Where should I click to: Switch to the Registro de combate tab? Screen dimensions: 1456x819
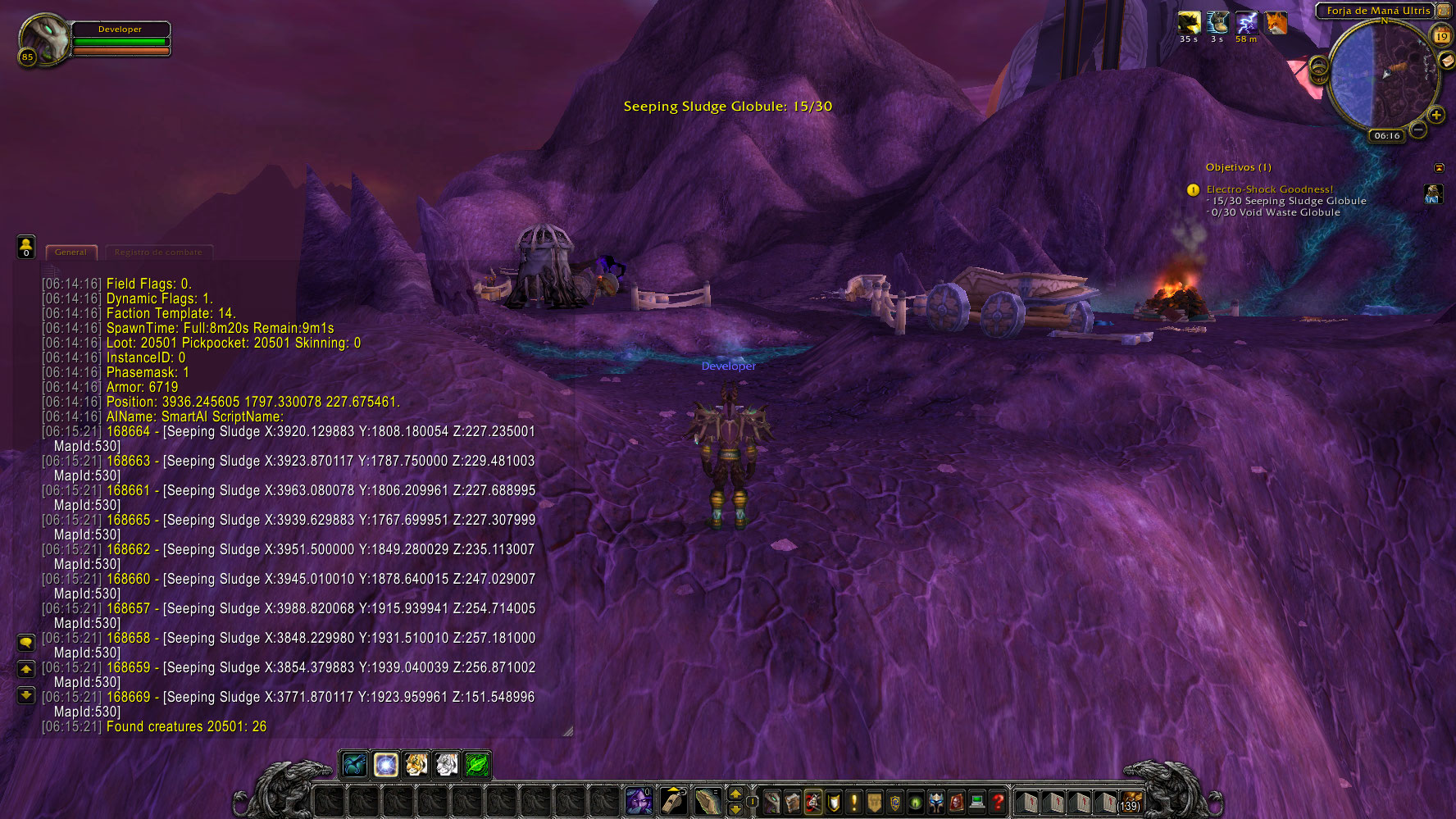(x=159, y=253)
